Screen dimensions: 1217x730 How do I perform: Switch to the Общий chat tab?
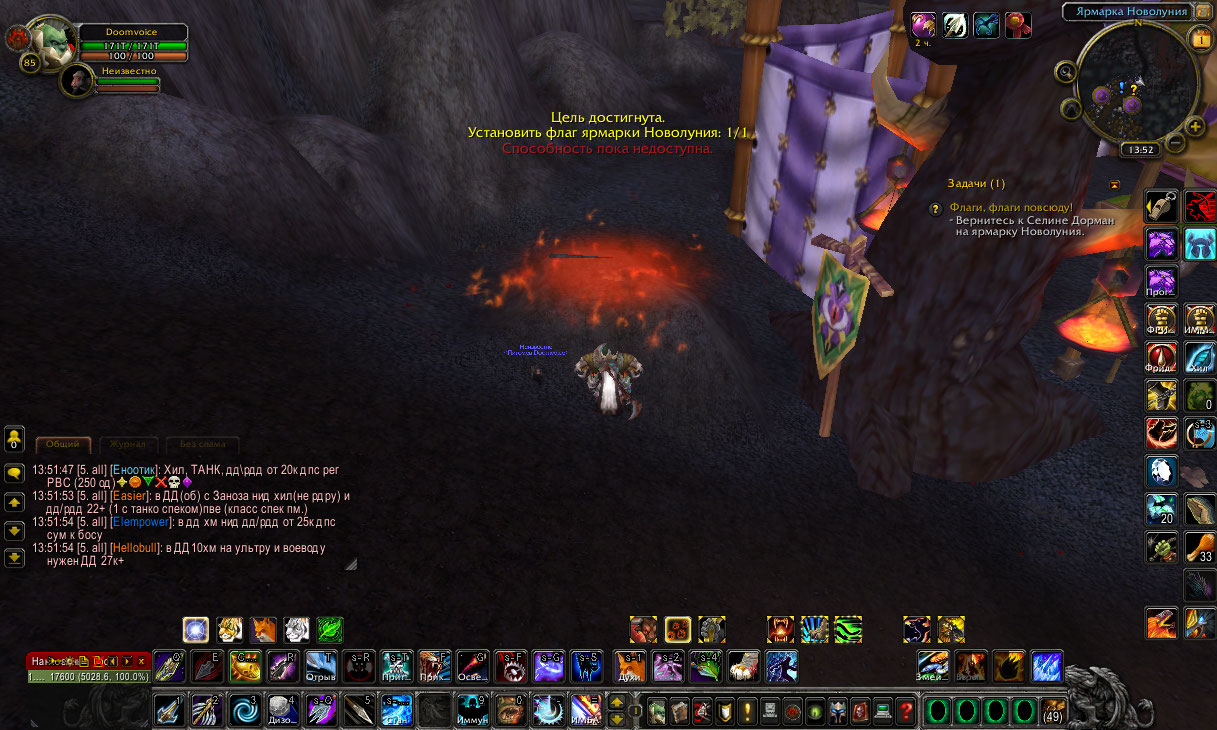tap(63, 444)
